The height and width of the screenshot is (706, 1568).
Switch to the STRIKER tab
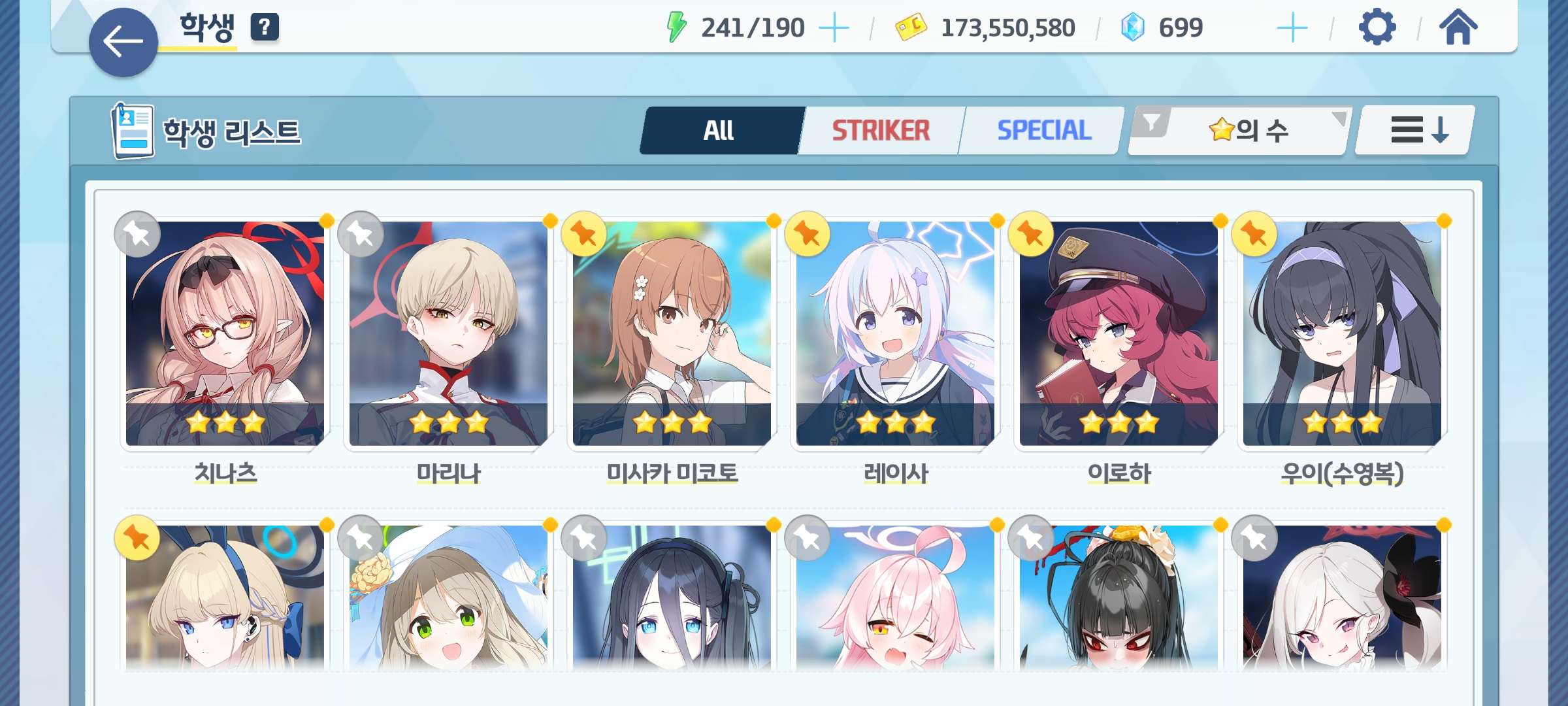880,131
